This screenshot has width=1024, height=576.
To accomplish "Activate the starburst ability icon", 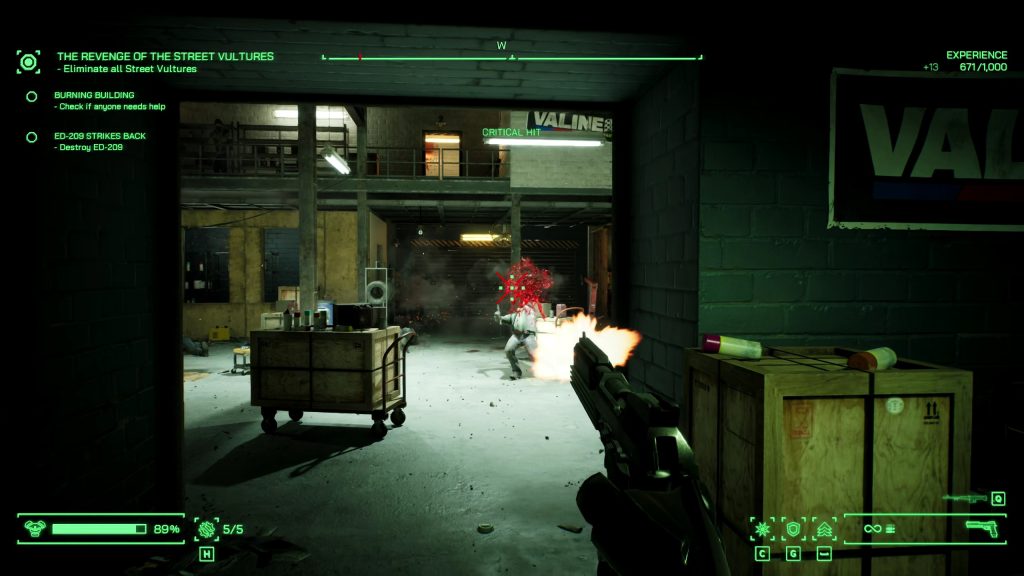I will click(763, 529).
